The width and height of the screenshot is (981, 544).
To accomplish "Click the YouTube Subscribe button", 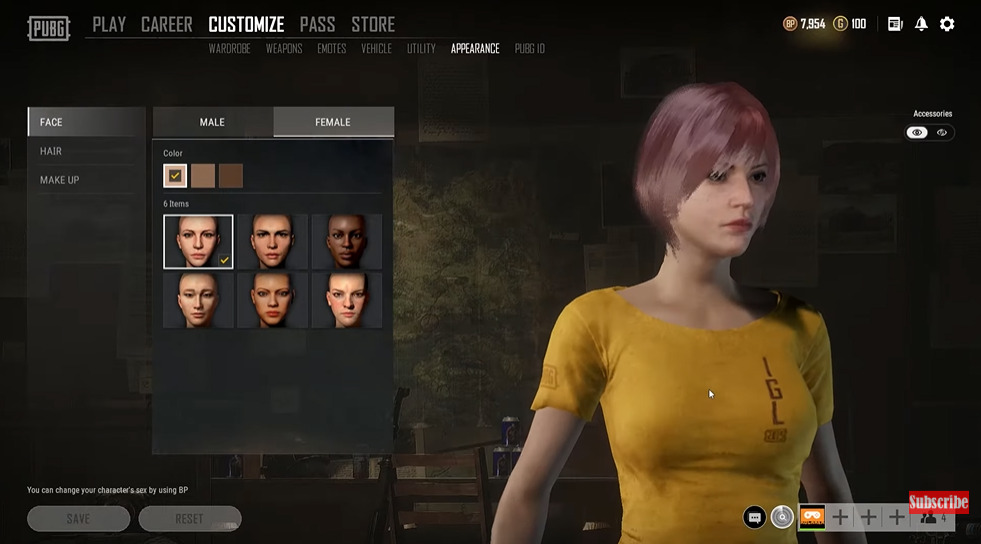I will (938, 502).
